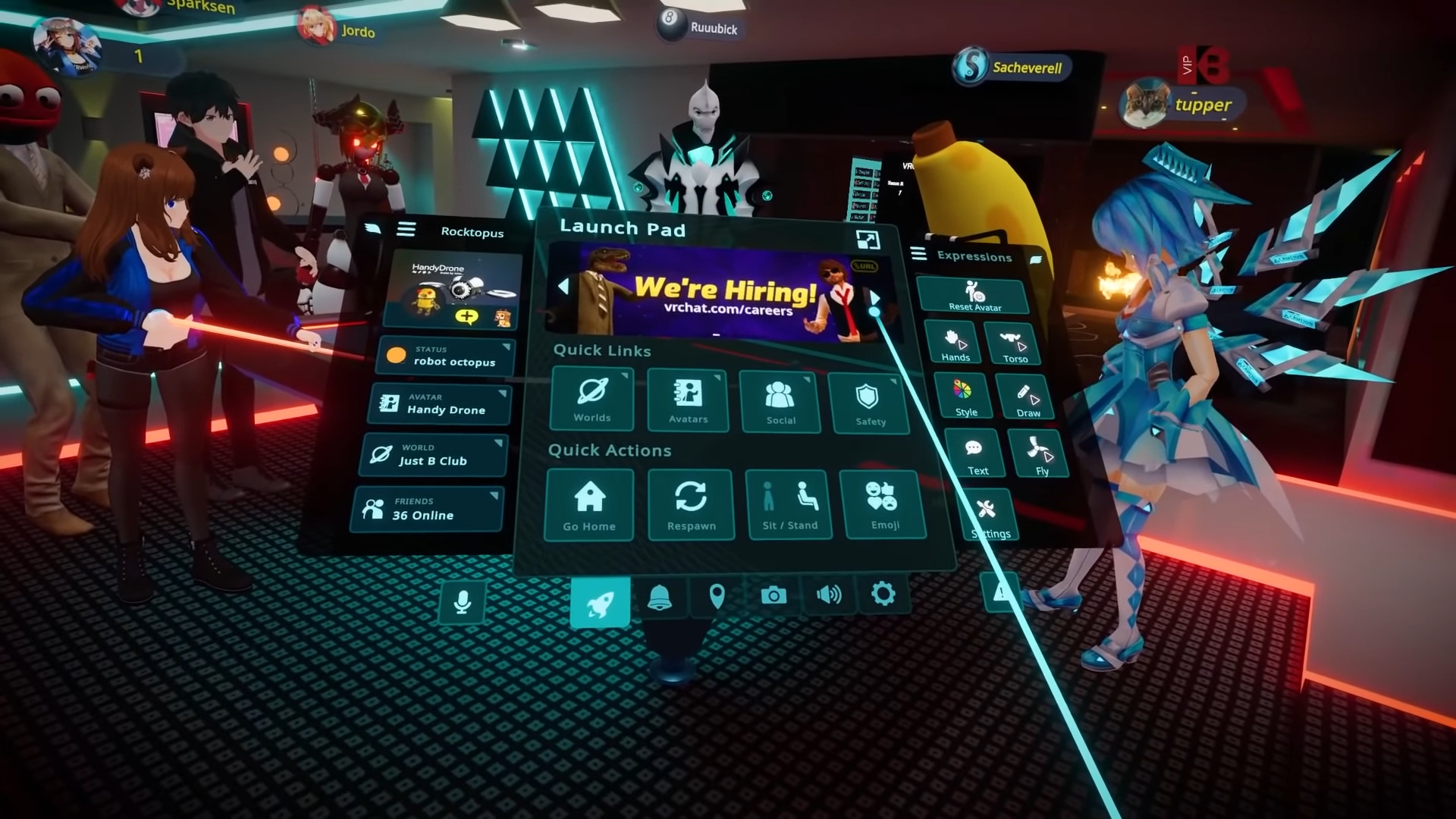Open the 36 Online friends list
The width and height of the screenshot is (1456, 819).
click(428, 509)
